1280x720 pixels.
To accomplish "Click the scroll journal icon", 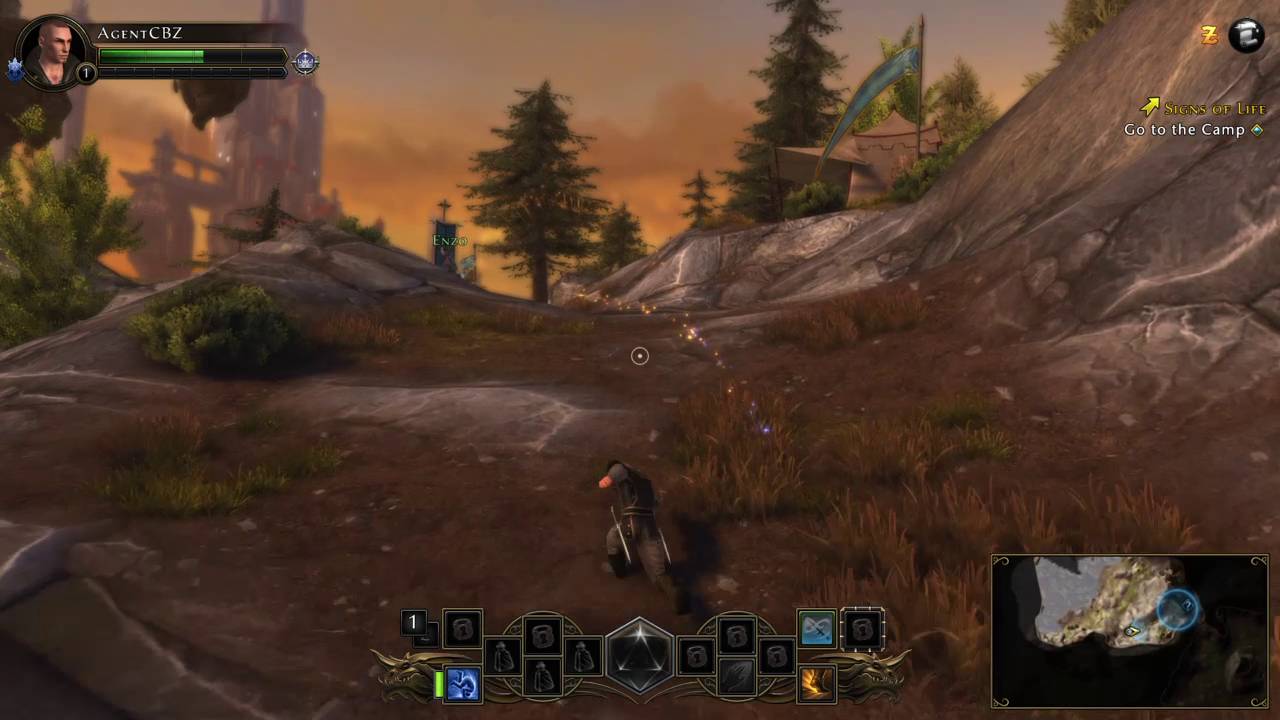I will 1246,36.
